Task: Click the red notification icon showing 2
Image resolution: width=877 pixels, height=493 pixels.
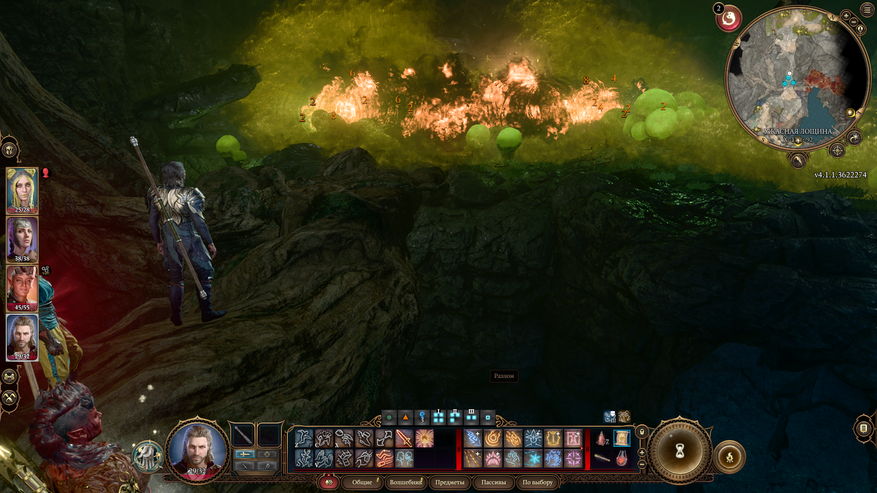Action: 728,17
